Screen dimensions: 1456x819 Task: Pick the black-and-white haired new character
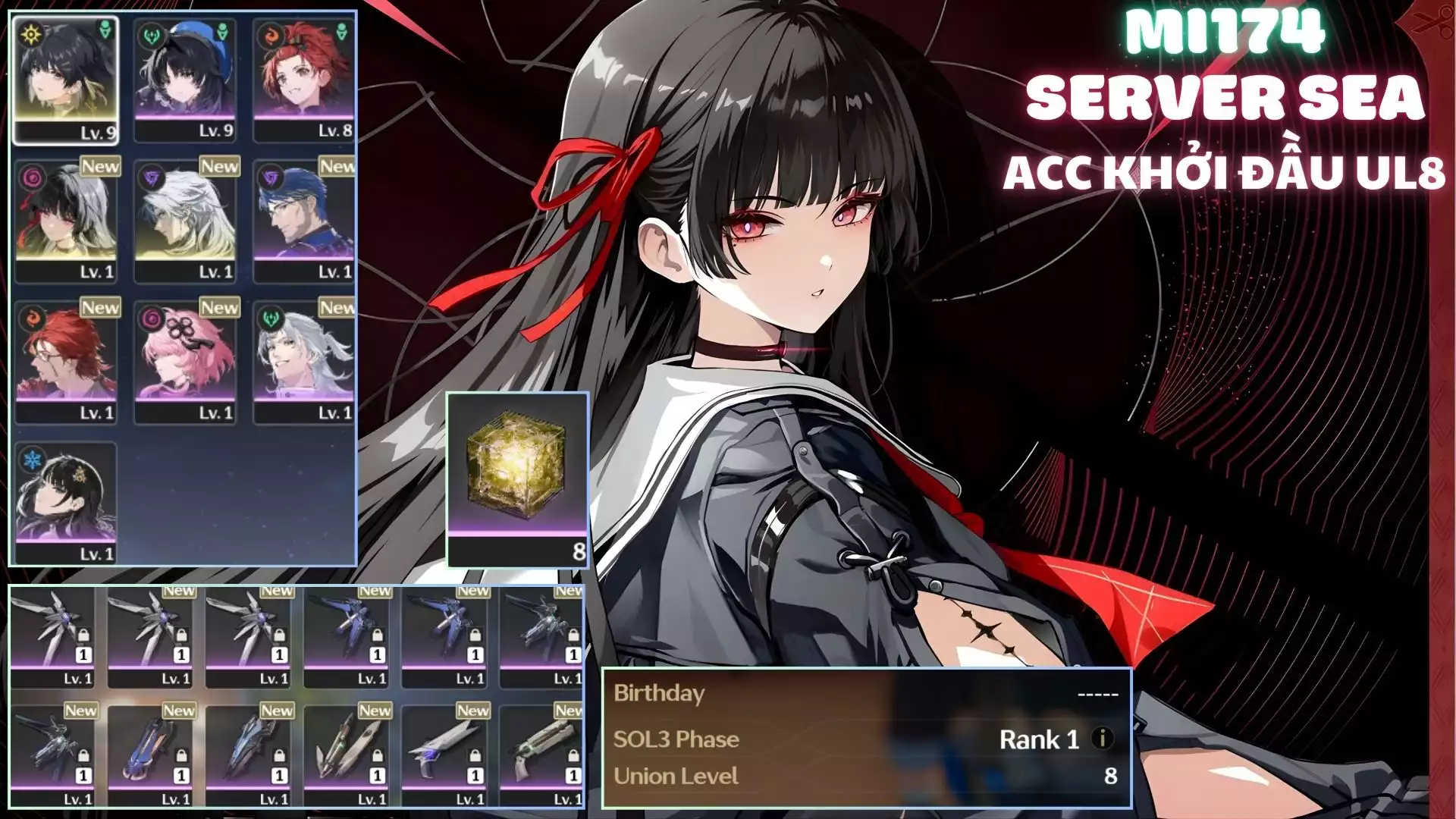point(65,220)
